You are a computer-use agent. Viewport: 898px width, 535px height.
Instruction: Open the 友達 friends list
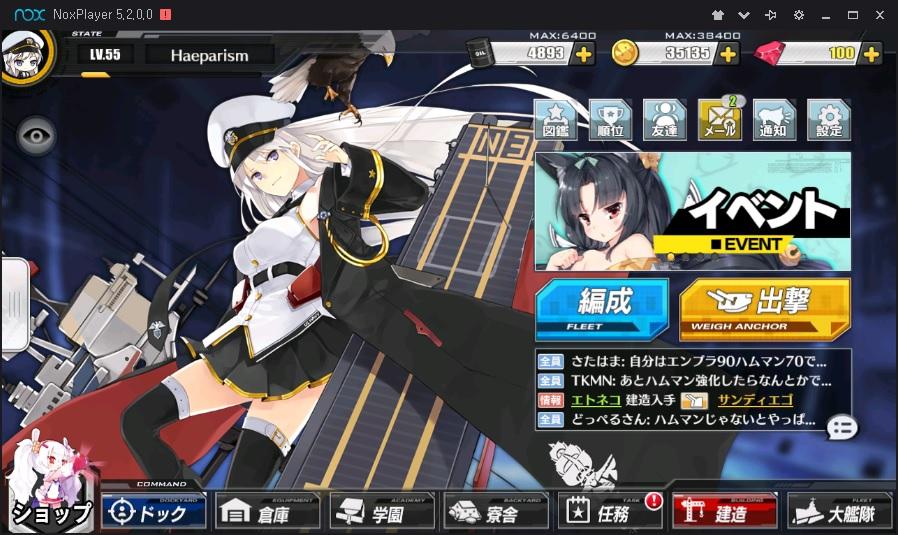click(664, 121)
